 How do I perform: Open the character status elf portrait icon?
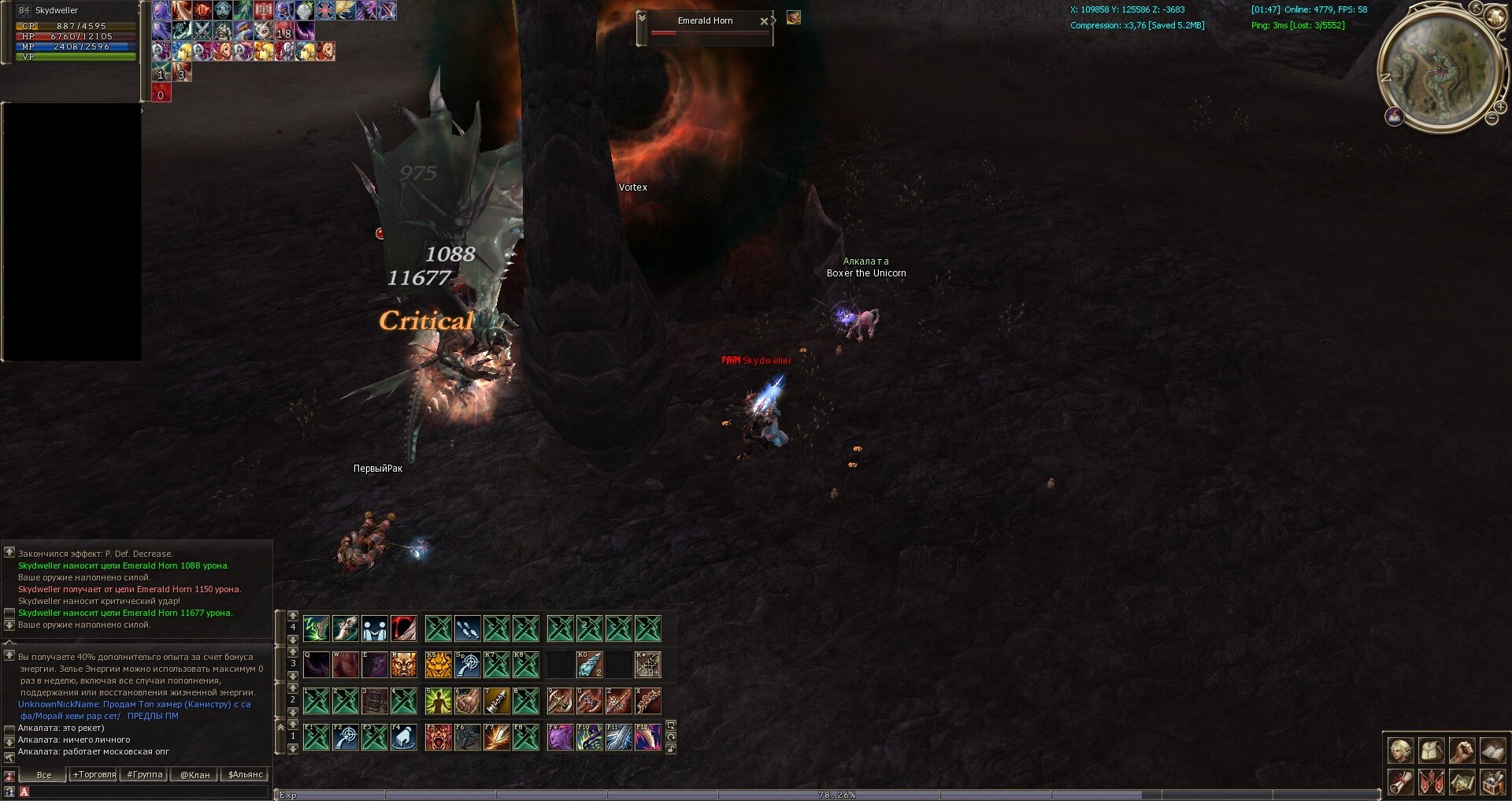click(1400, 751)
